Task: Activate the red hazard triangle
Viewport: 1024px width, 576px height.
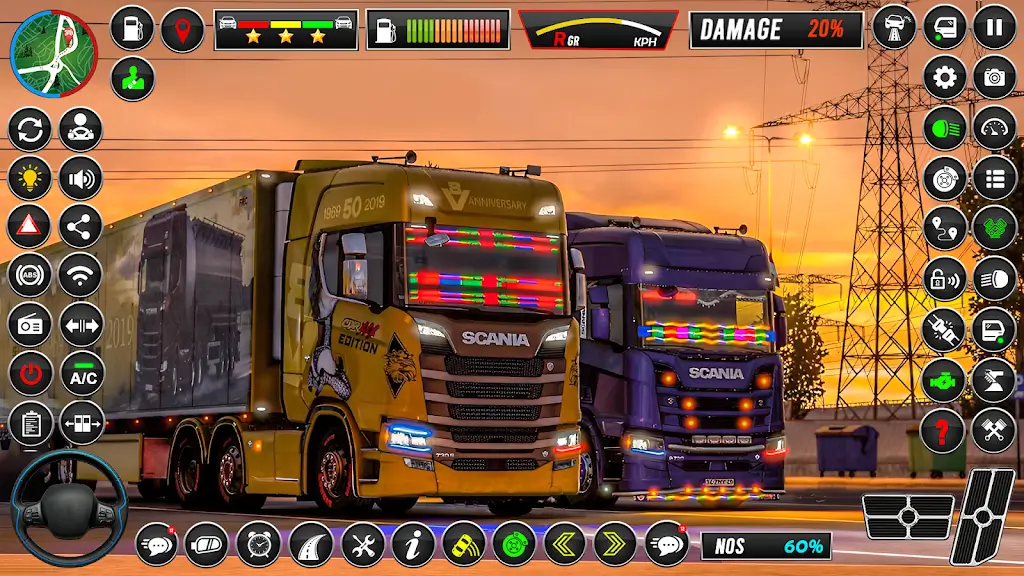Action: point(30,226)
